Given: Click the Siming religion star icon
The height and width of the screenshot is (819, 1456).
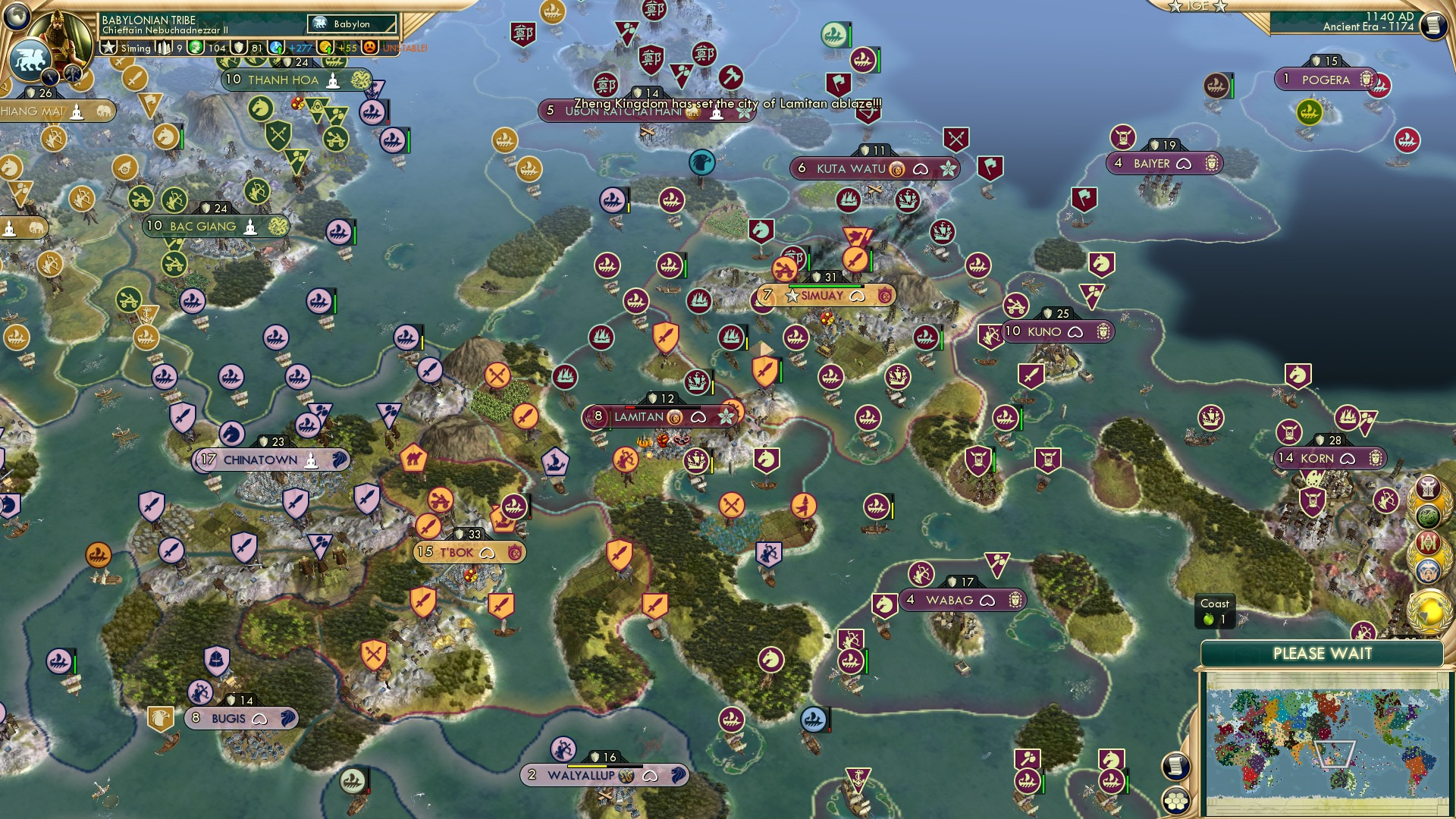Looking at the screenshot, I should [109, 47].
